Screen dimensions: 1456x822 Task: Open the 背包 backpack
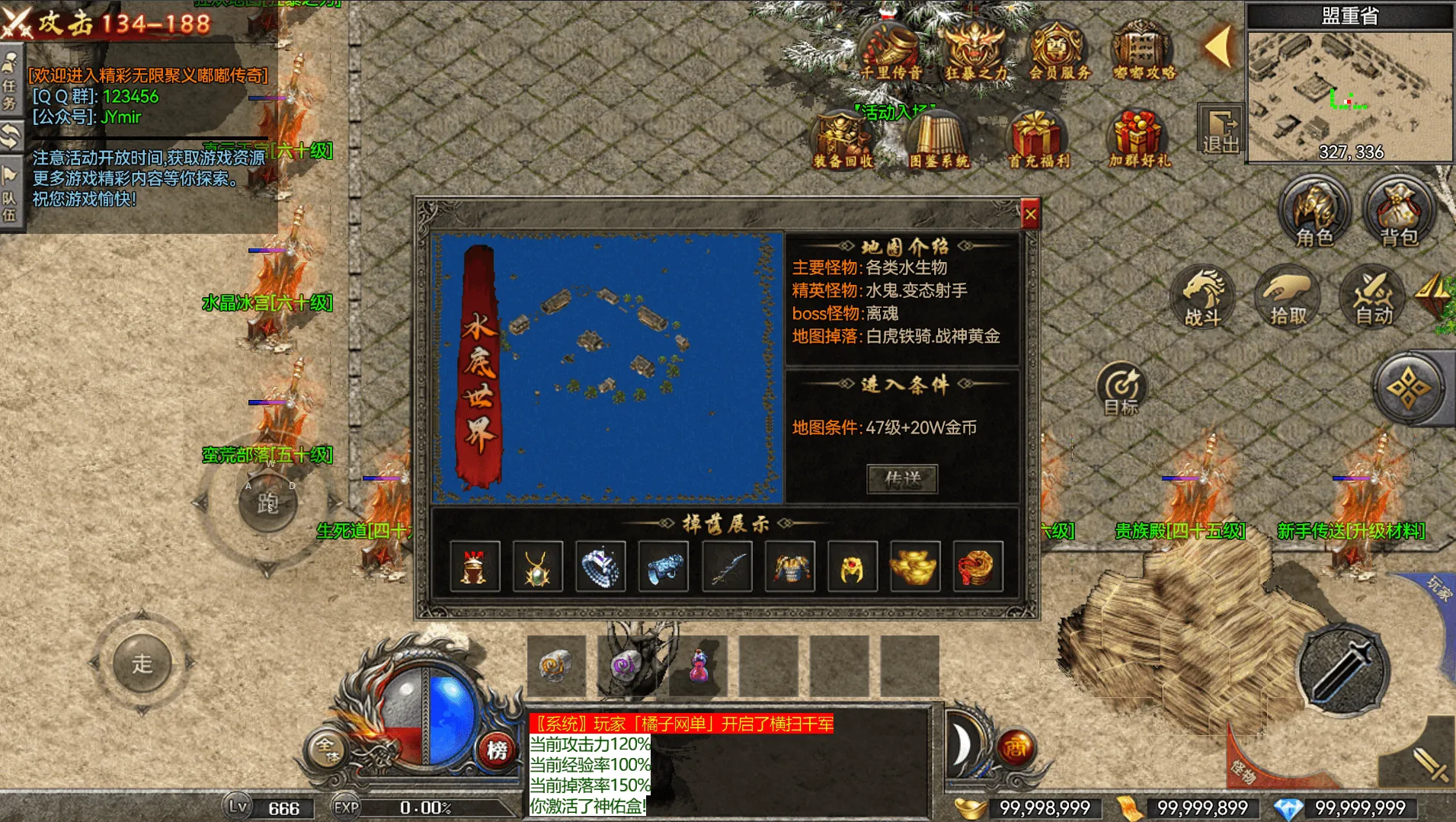(x=1399, y=212)
